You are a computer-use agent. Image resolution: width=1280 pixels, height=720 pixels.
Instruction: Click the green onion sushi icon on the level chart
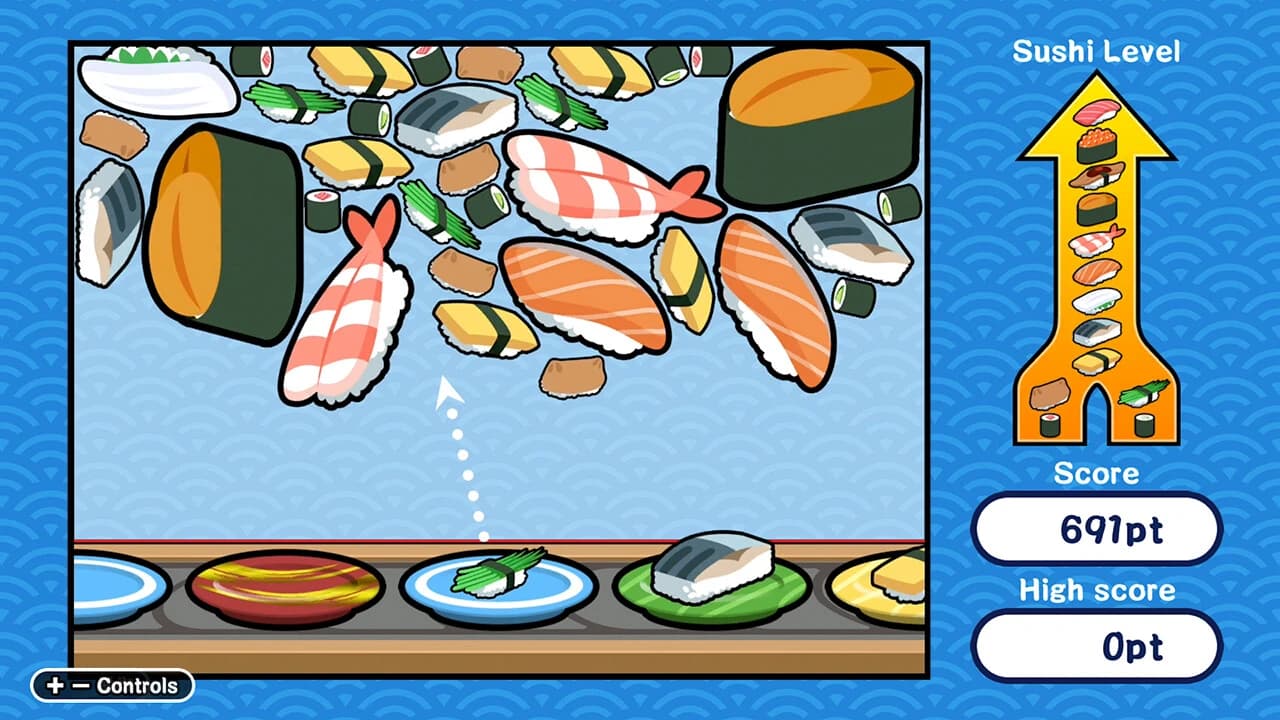(1145, 394)
